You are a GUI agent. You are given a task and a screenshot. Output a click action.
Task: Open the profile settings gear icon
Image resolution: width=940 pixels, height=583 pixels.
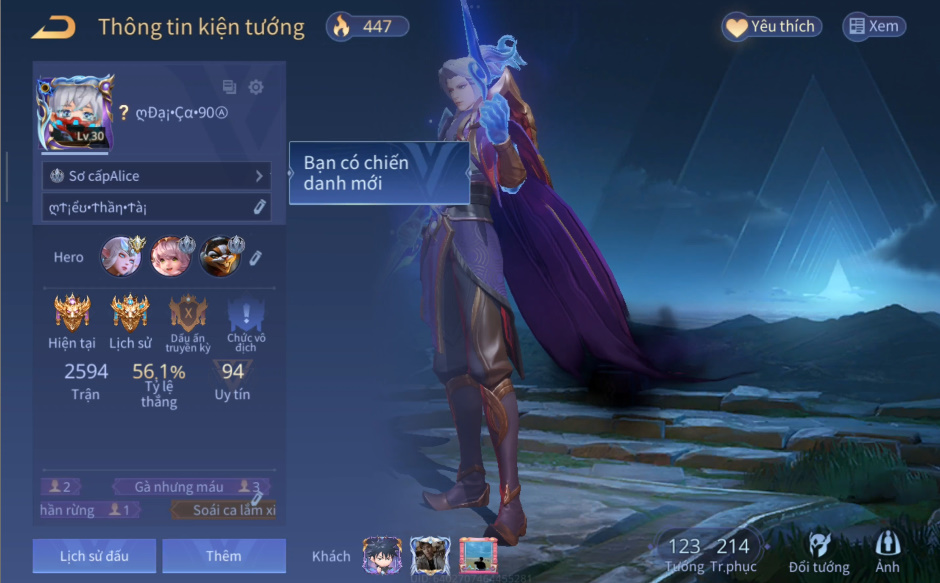(x=256, y=87)
